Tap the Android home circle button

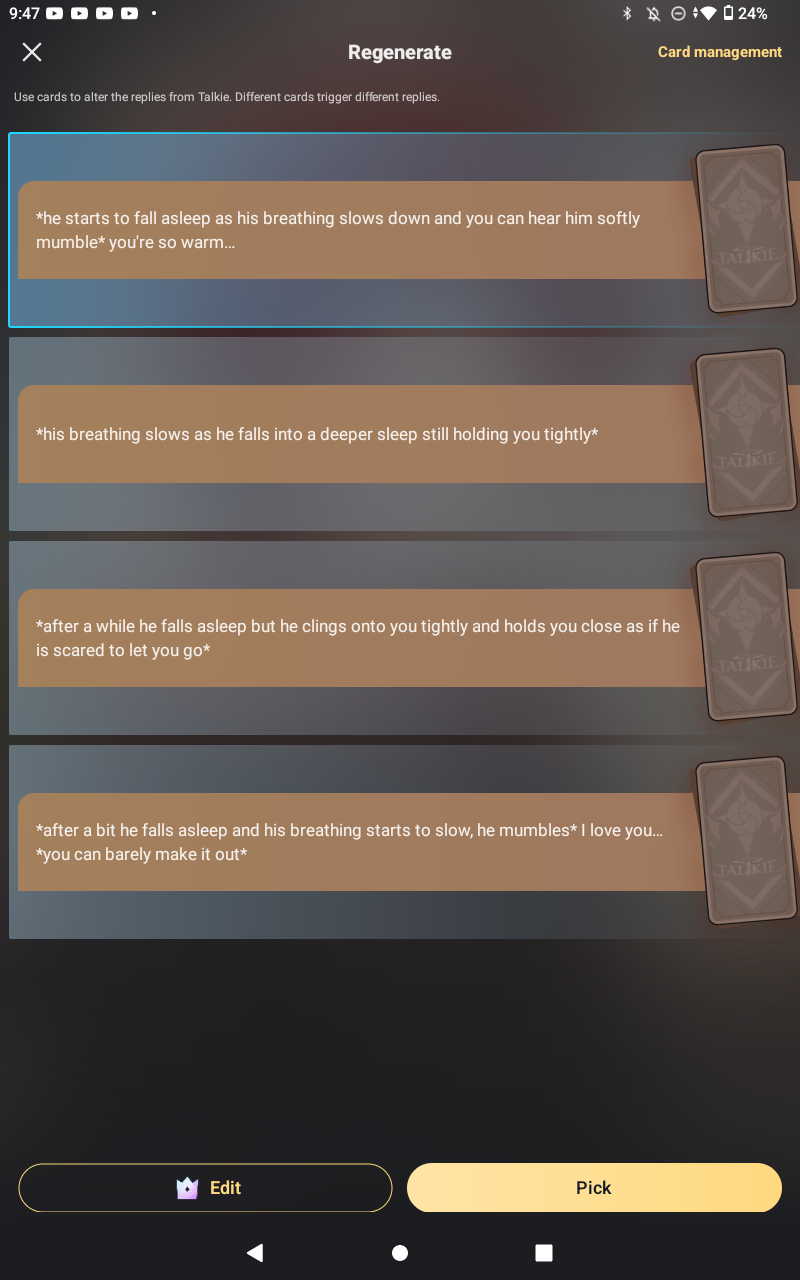[400, 1252]
